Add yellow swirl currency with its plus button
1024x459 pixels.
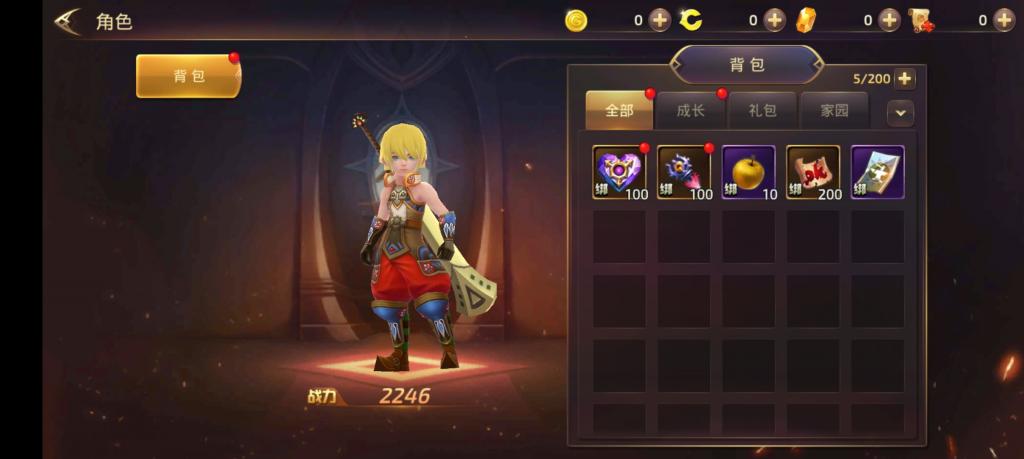[x=775, y=20]
